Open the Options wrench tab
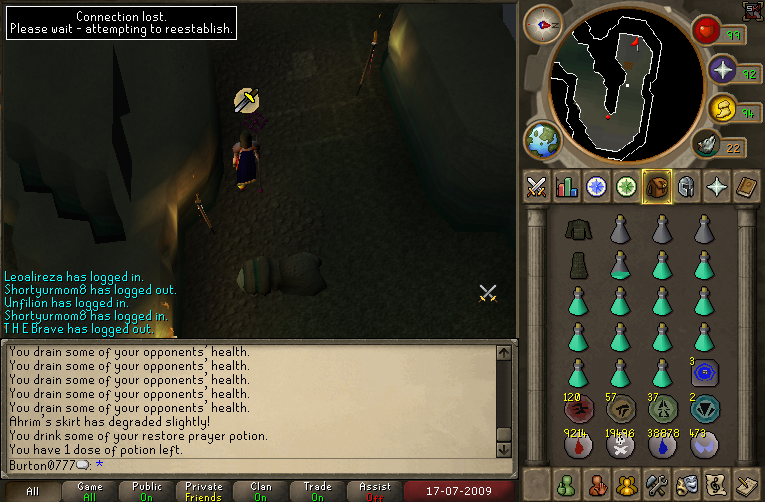Viewport: 765px width, 502px height. click(x=657, y=484)
